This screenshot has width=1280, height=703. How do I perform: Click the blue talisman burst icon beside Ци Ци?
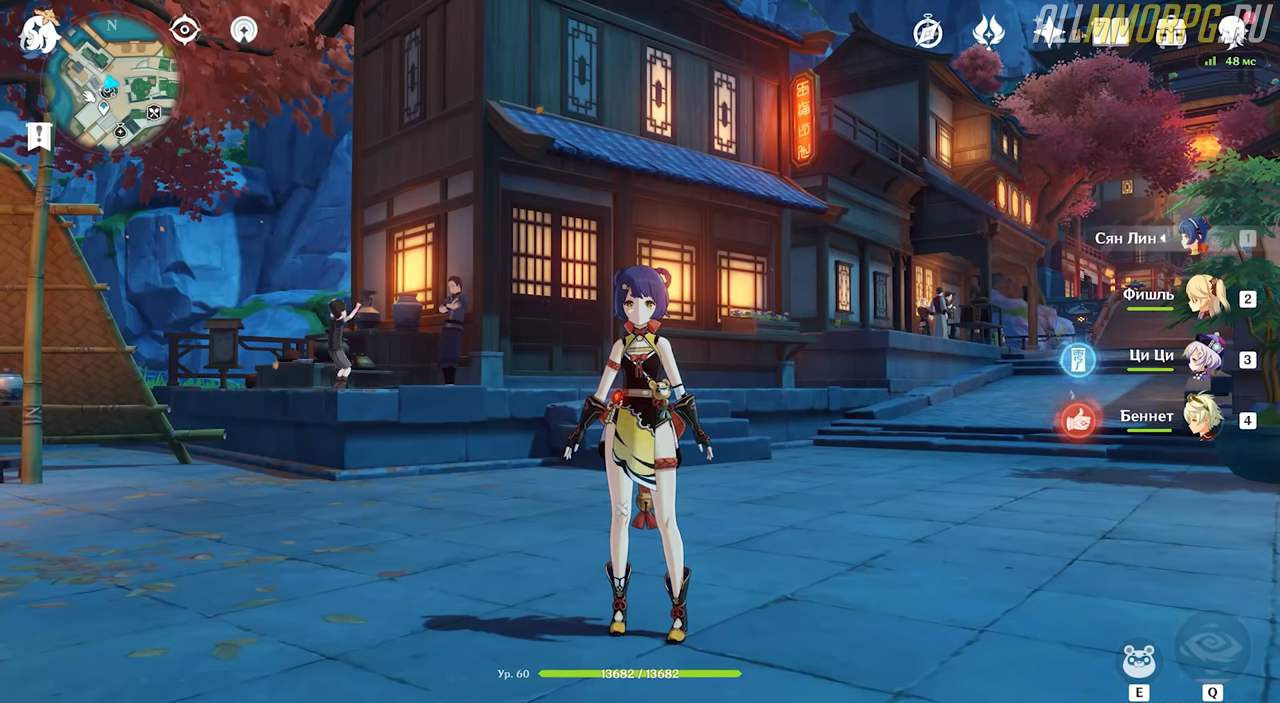point(1078,360)
